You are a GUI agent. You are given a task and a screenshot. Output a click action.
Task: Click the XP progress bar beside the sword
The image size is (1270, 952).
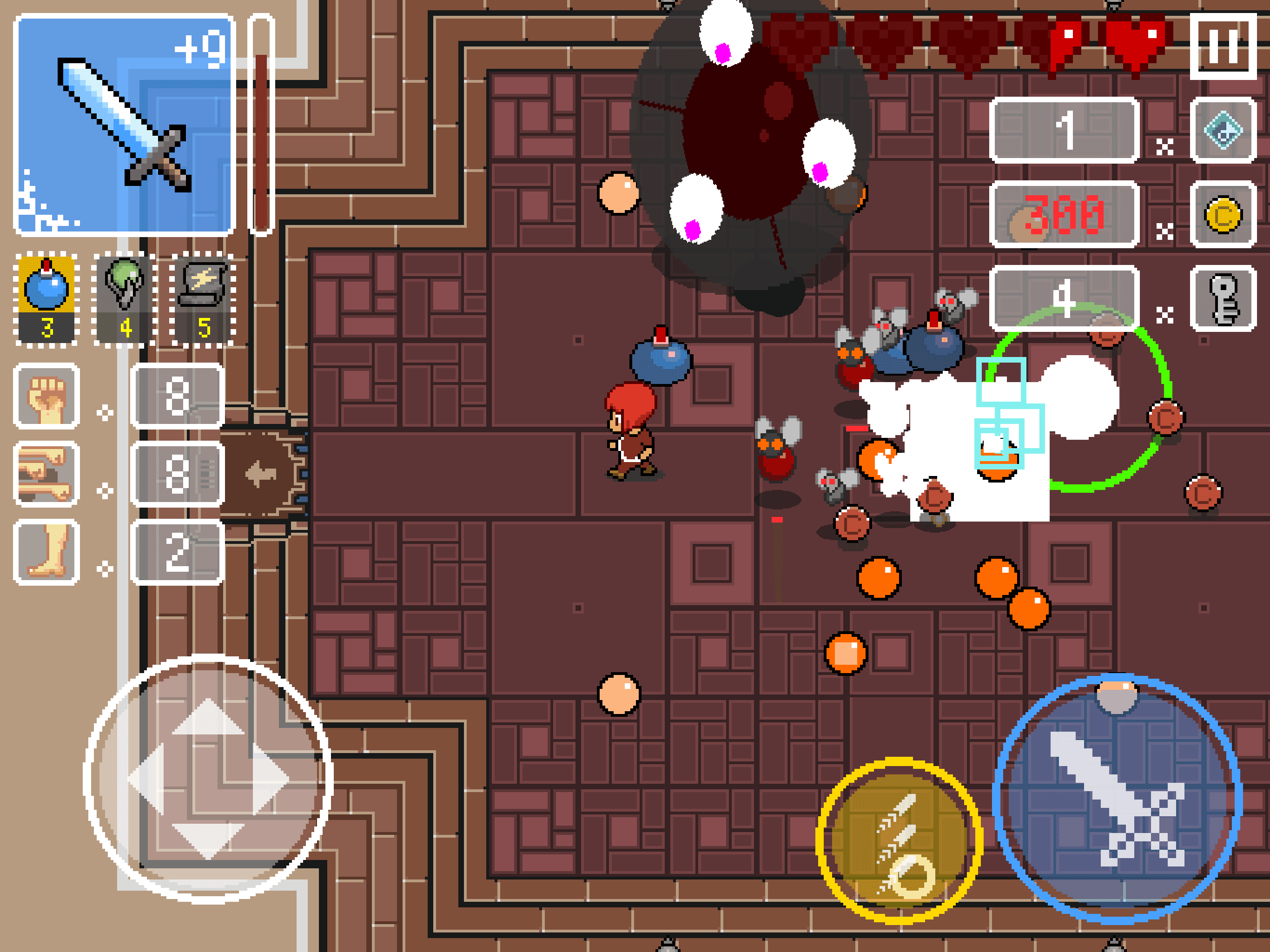pyautogui.click(x=261, y=120)
